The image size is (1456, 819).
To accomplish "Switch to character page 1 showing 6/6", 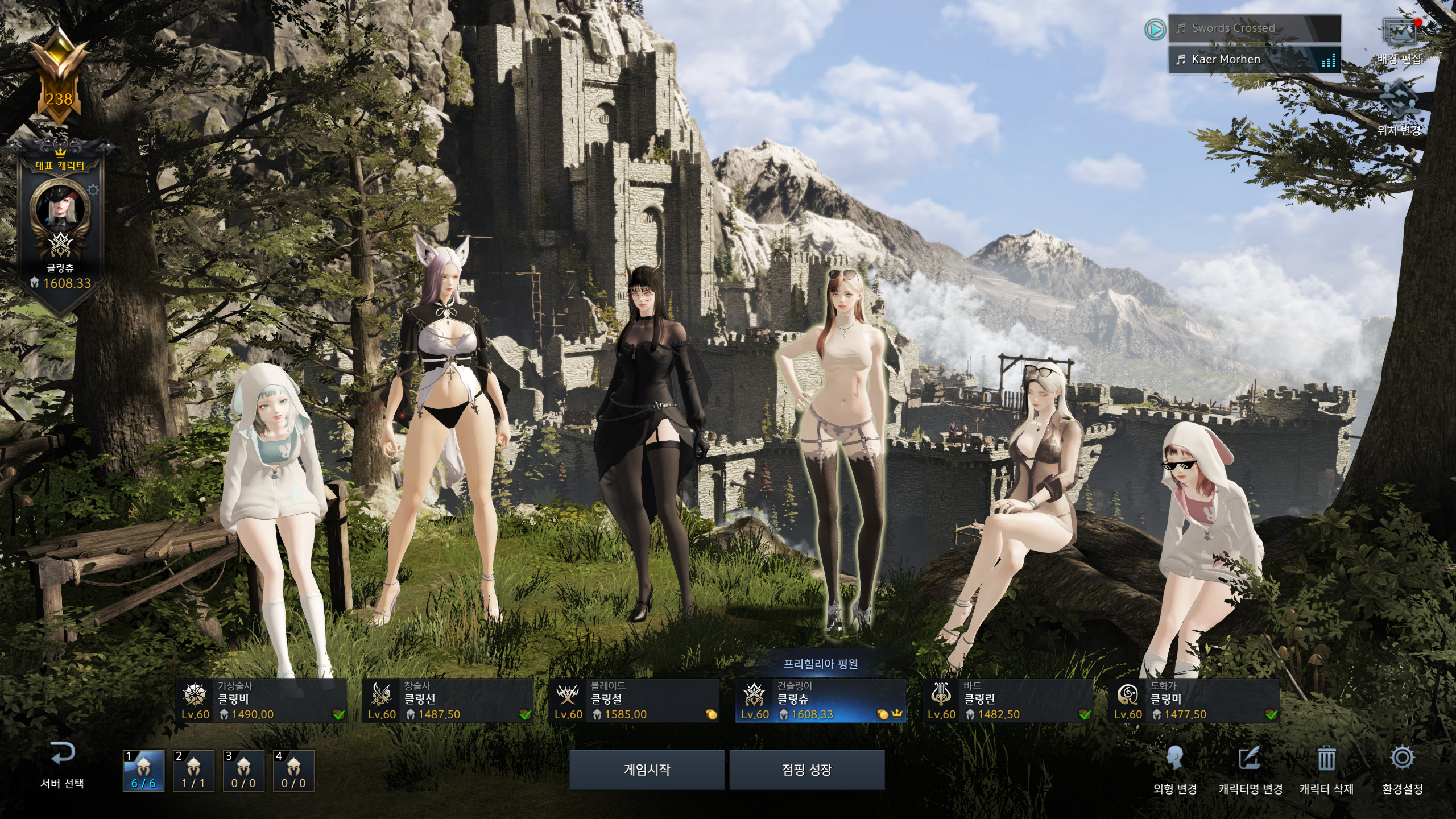I will tap(144, 771).
